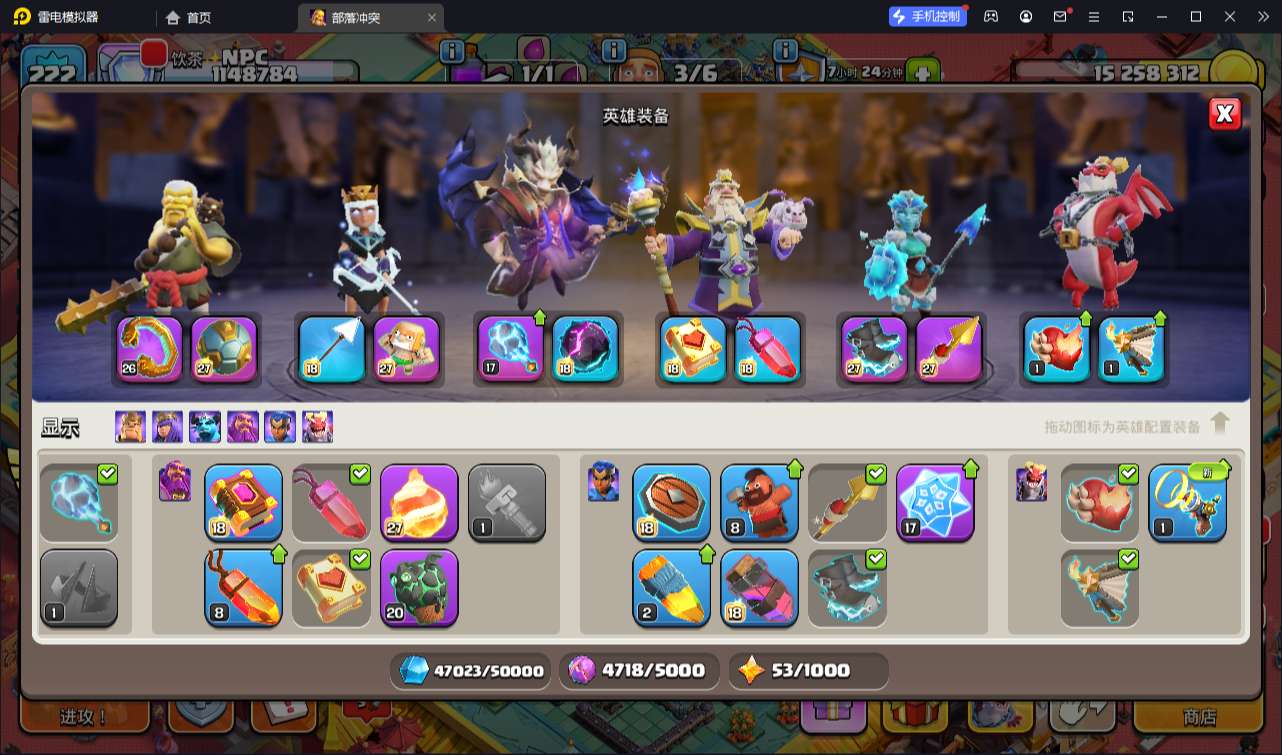Pick the Fireball equipment level 27
The height and width of the screenshot is (755, 1282).
pyautogui.click(x=419, y=503)
